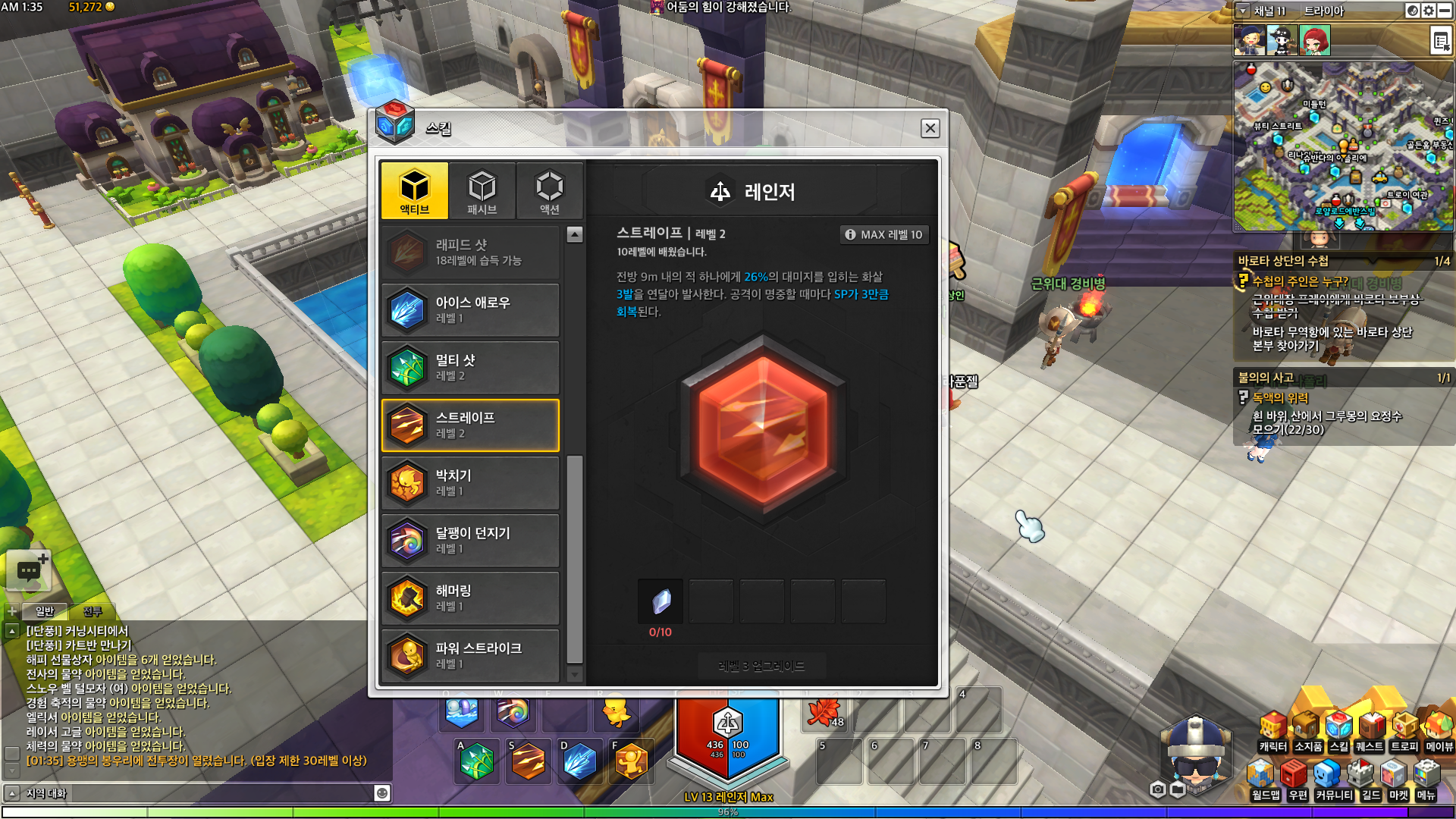Screen dimensions: 1456x819
Task: Choose the 멀티 샷 skill in list
Action: [470, 368]
